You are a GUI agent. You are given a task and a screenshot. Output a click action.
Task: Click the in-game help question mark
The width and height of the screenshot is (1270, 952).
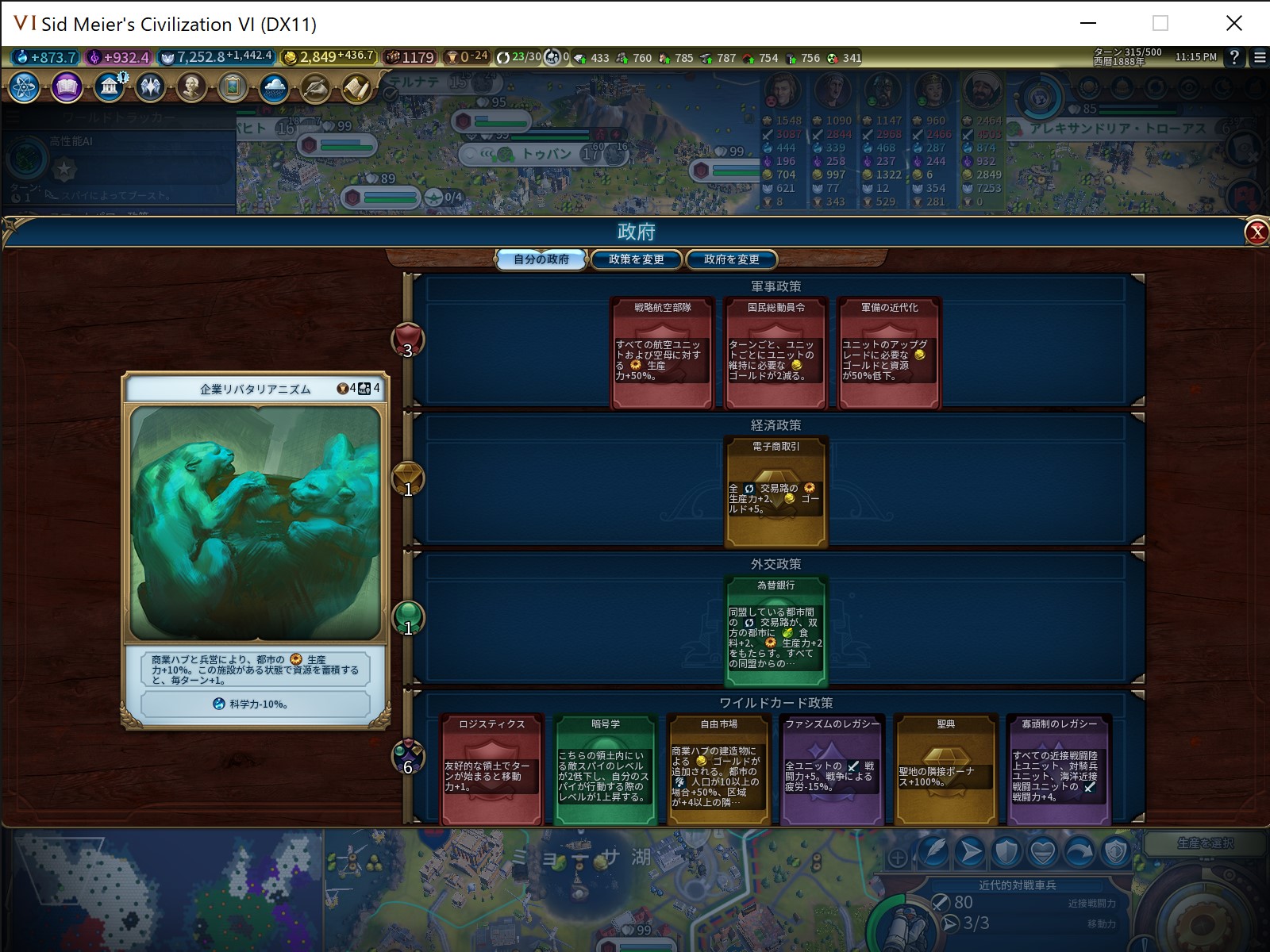coord(1233,57)
